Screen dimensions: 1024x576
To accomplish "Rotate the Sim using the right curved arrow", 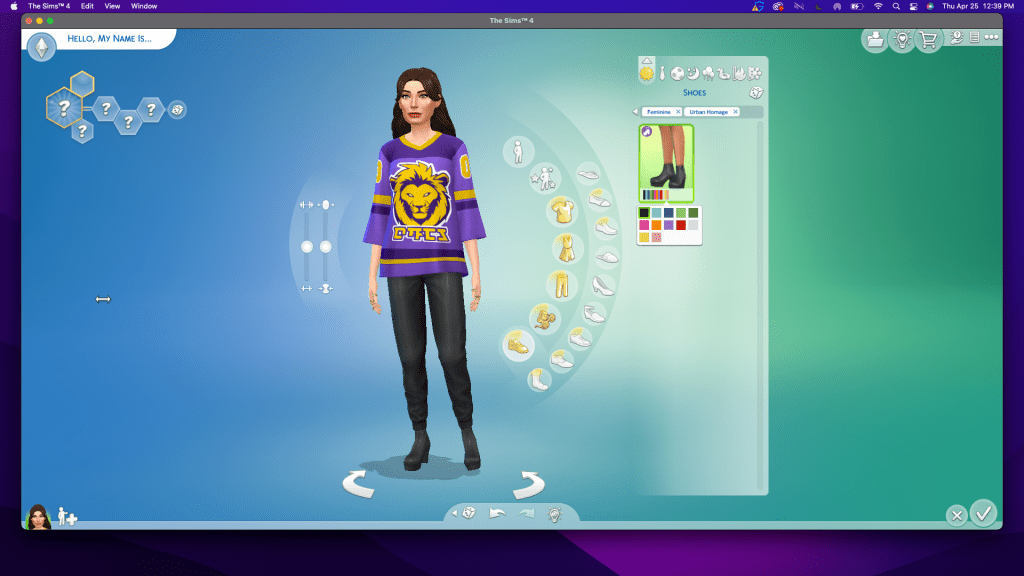I will click(x=528, y=485).
